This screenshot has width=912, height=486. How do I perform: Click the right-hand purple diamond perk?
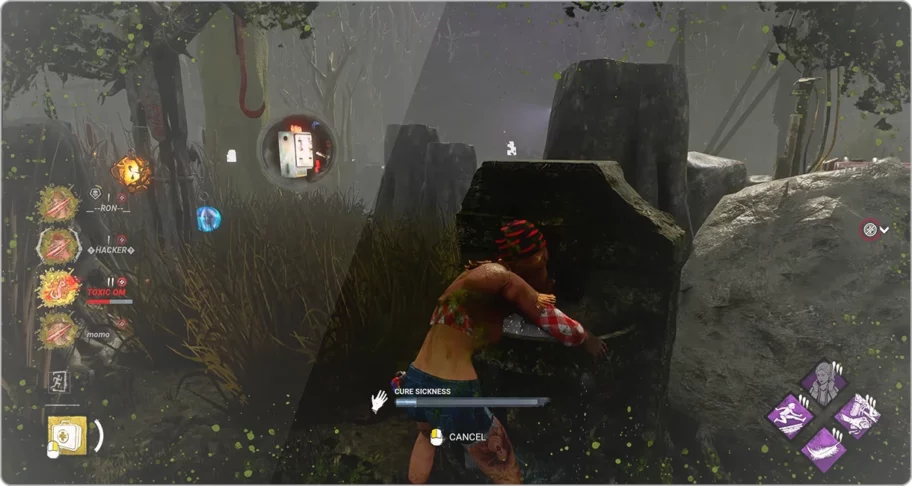pyautogui.click(x=856, y=416)
